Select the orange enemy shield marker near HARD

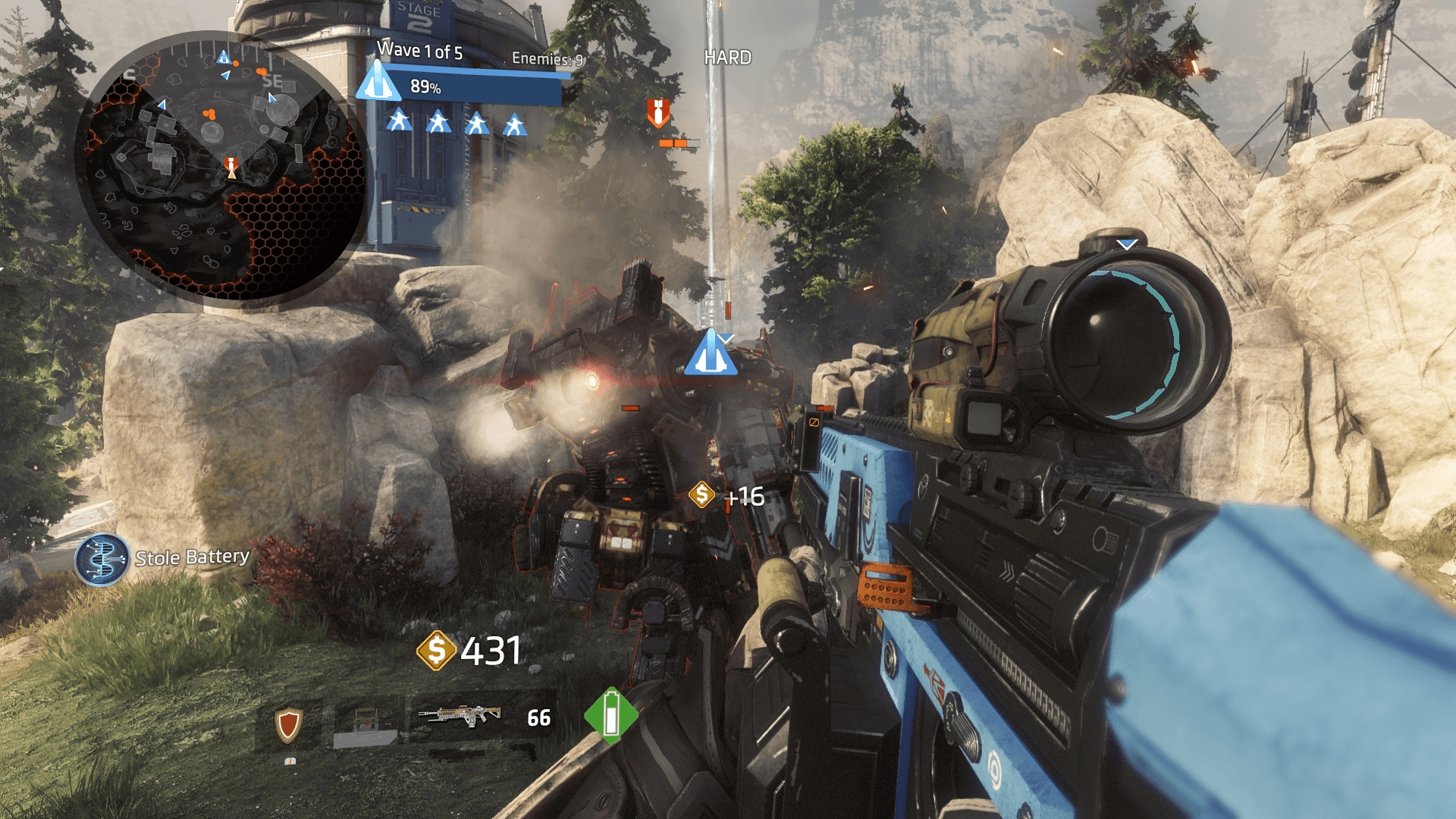coord(657,112)
